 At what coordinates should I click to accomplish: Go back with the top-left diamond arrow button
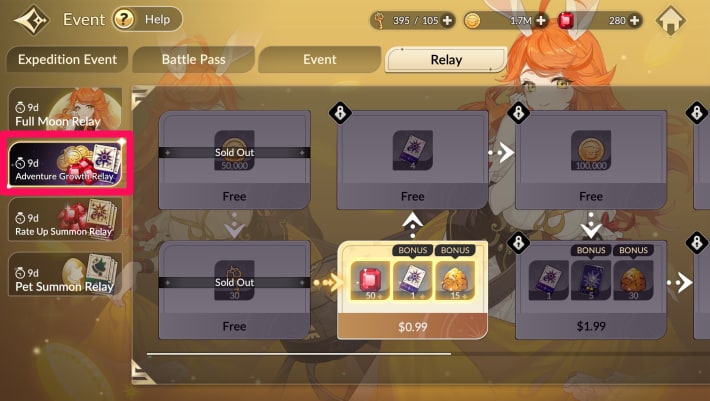[x=28, y=20]
